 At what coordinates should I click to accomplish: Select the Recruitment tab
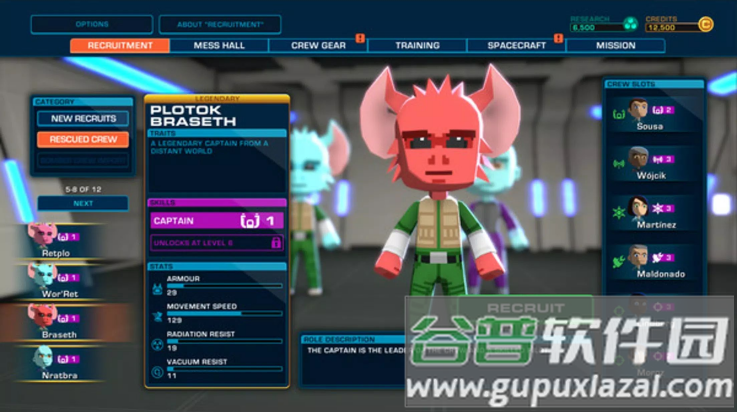[120, 45]
